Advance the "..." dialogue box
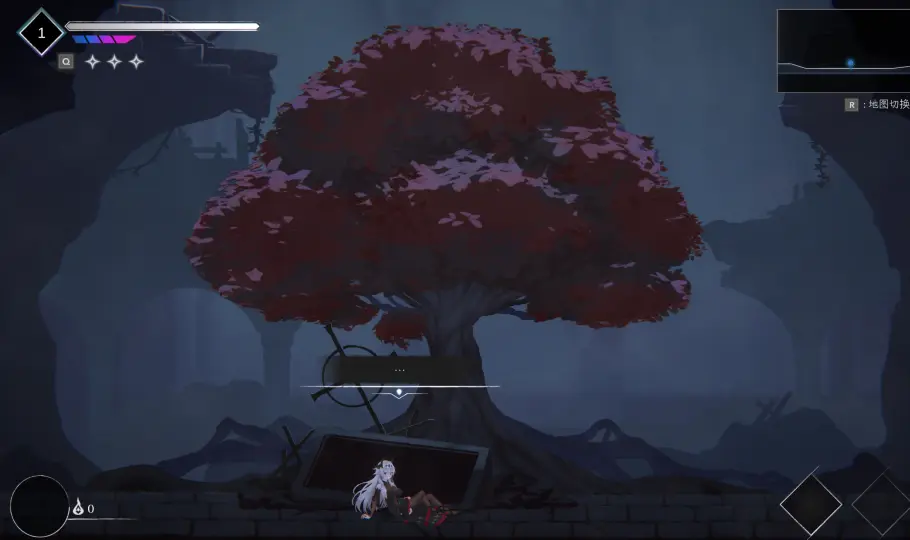This screenshot has width=910, height=540. click(399, 372)
